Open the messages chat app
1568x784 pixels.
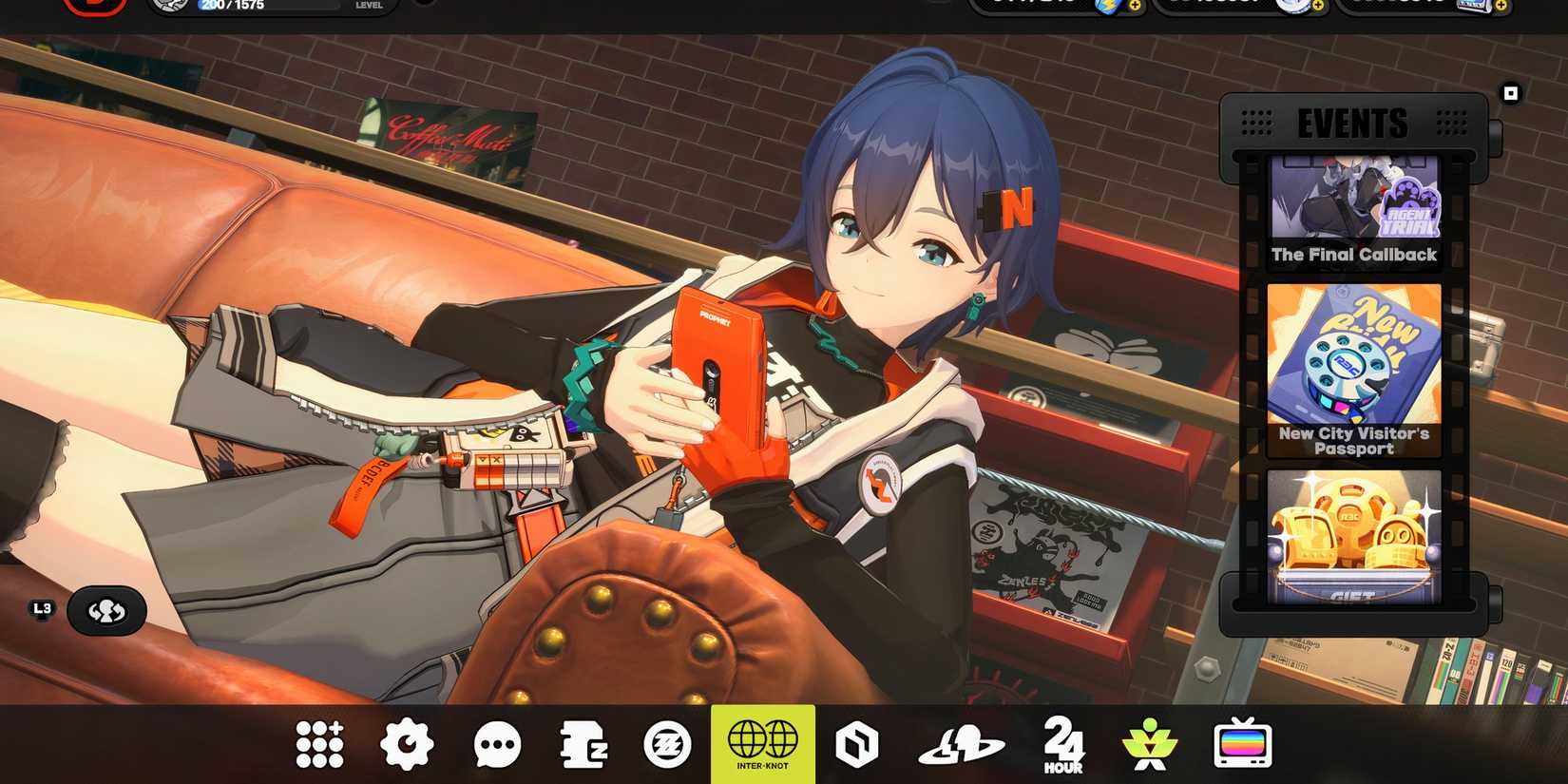tap(496, 743)
